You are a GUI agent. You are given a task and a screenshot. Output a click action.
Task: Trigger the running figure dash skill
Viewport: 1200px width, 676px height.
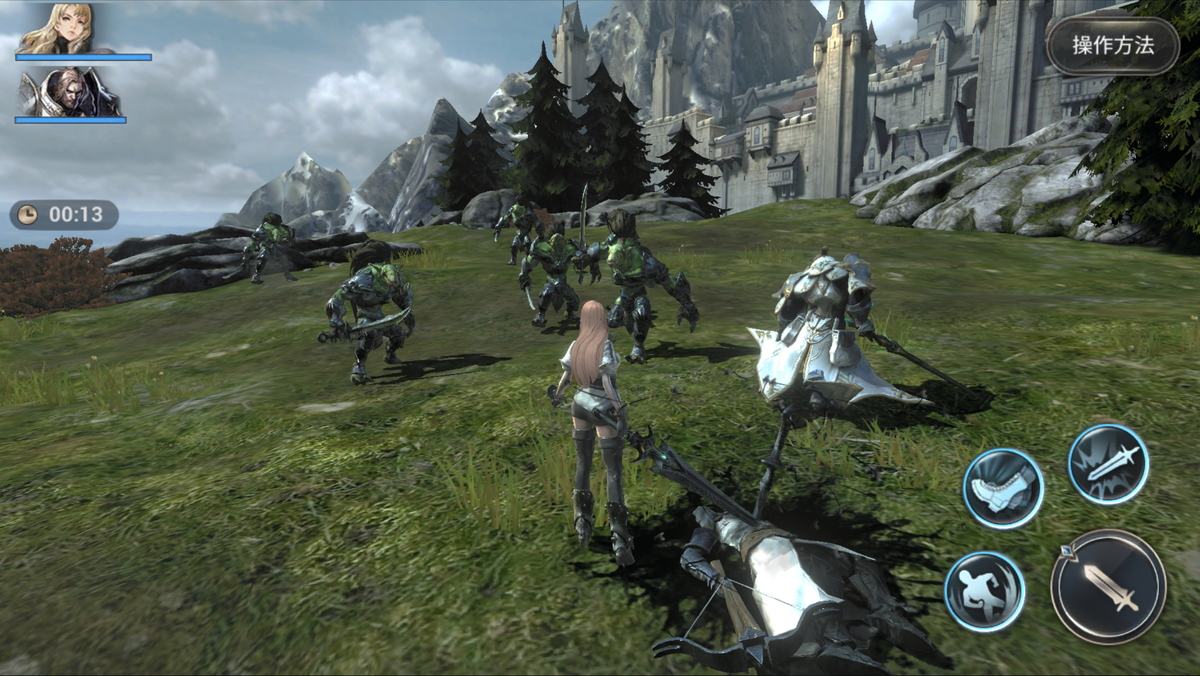click(984, 591)
